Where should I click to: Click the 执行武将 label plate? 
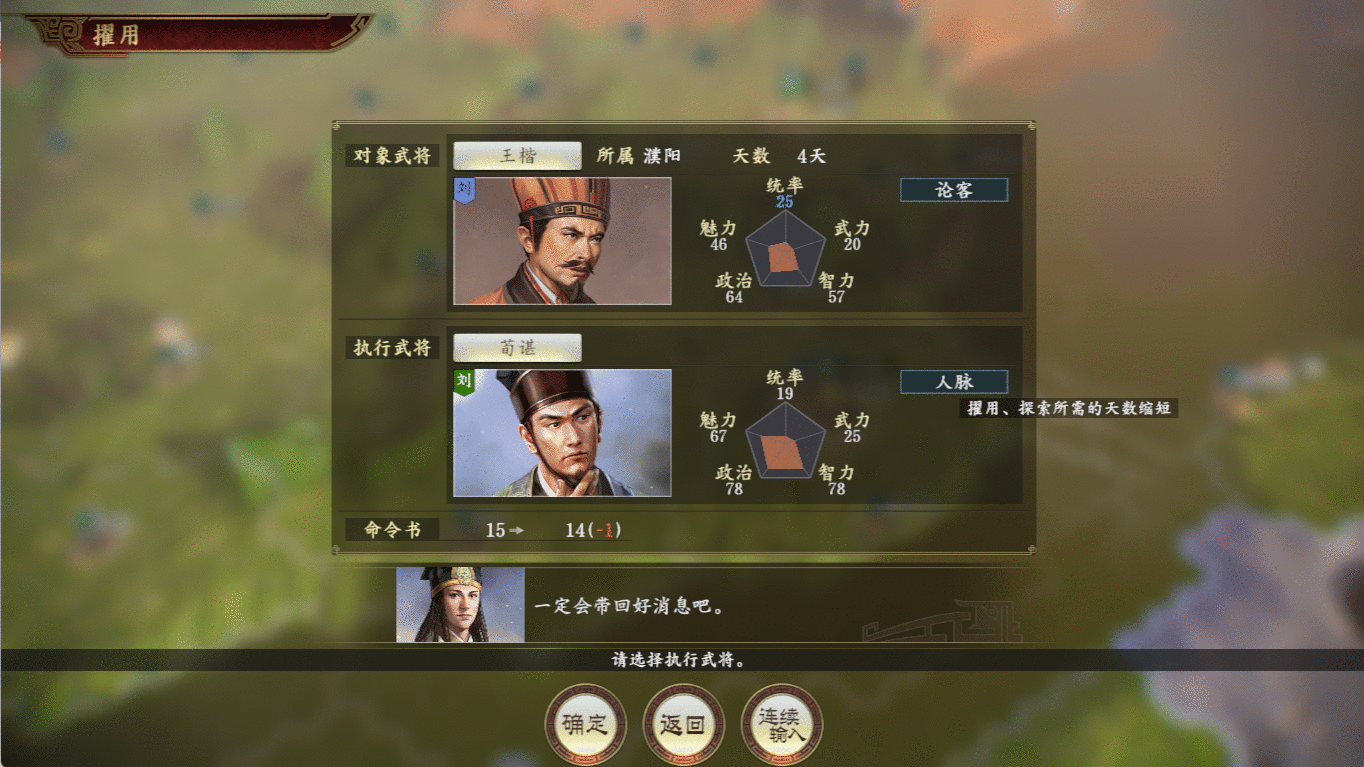click(392, 348)
